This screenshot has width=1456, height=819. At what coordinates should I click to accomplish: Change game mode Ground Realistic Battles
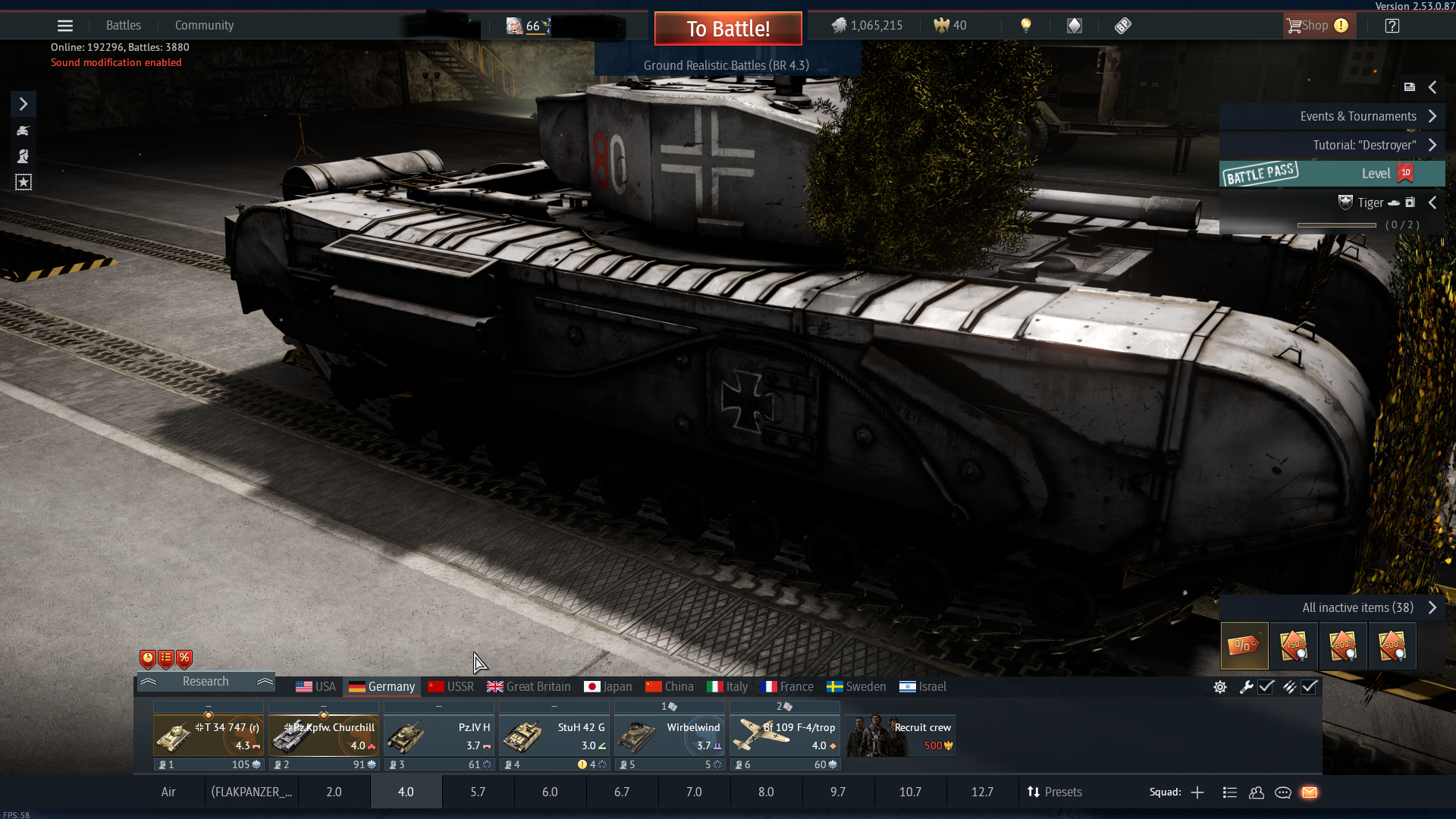(726, 65)
